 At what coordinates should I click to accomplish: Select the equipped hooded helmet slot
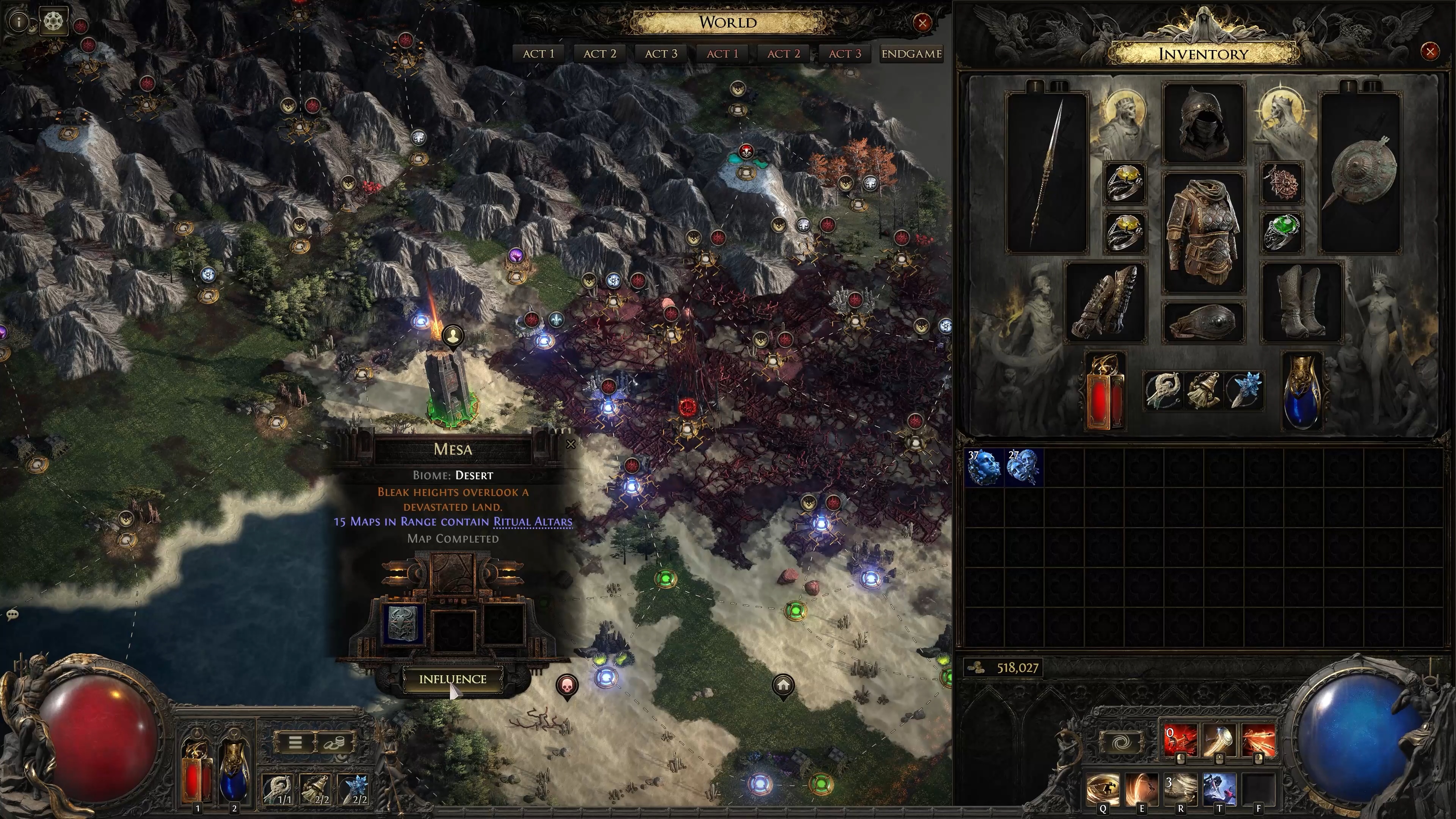[x=1203, y=123]
